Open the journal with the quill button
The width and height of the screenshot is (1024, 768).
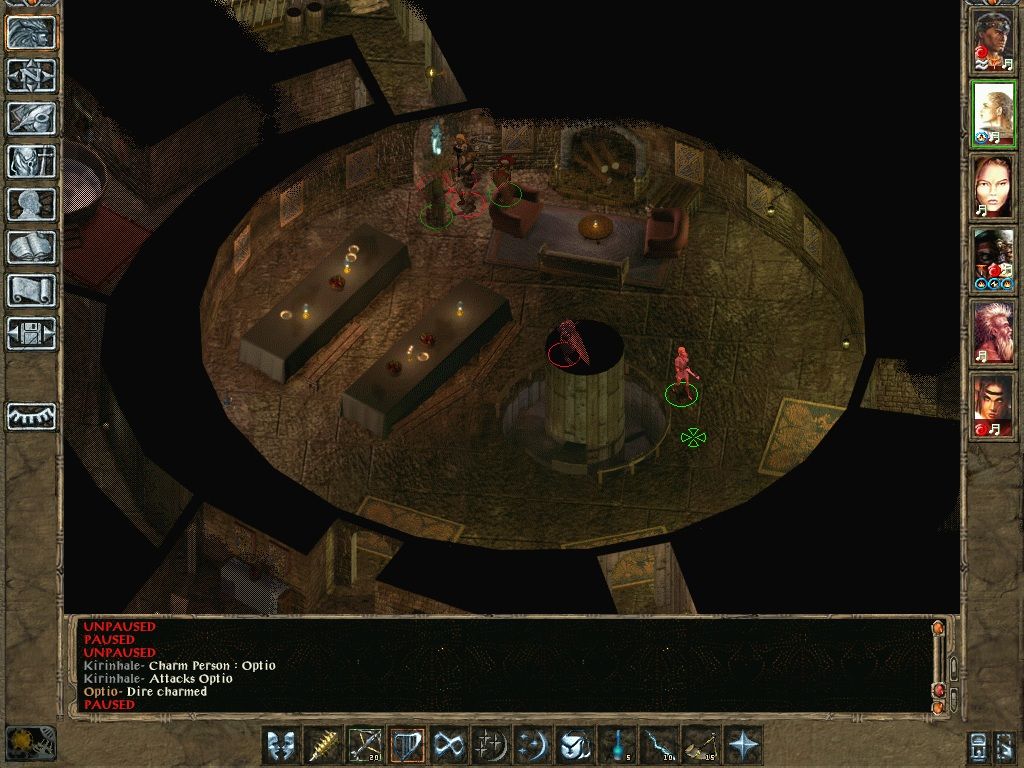point(32,118)
